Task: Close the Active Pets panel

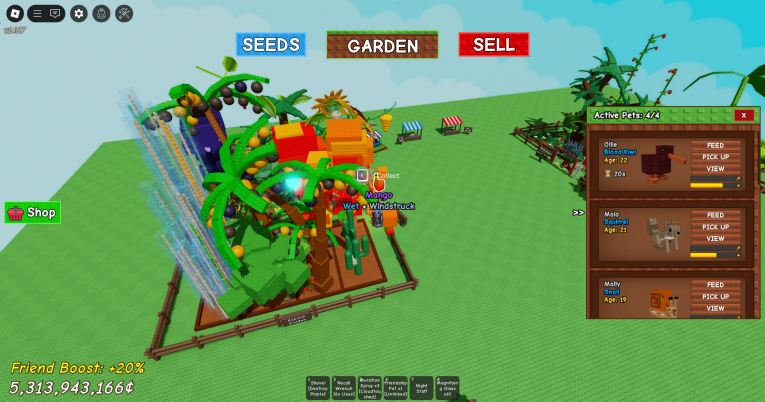Action: coord(743,115)
